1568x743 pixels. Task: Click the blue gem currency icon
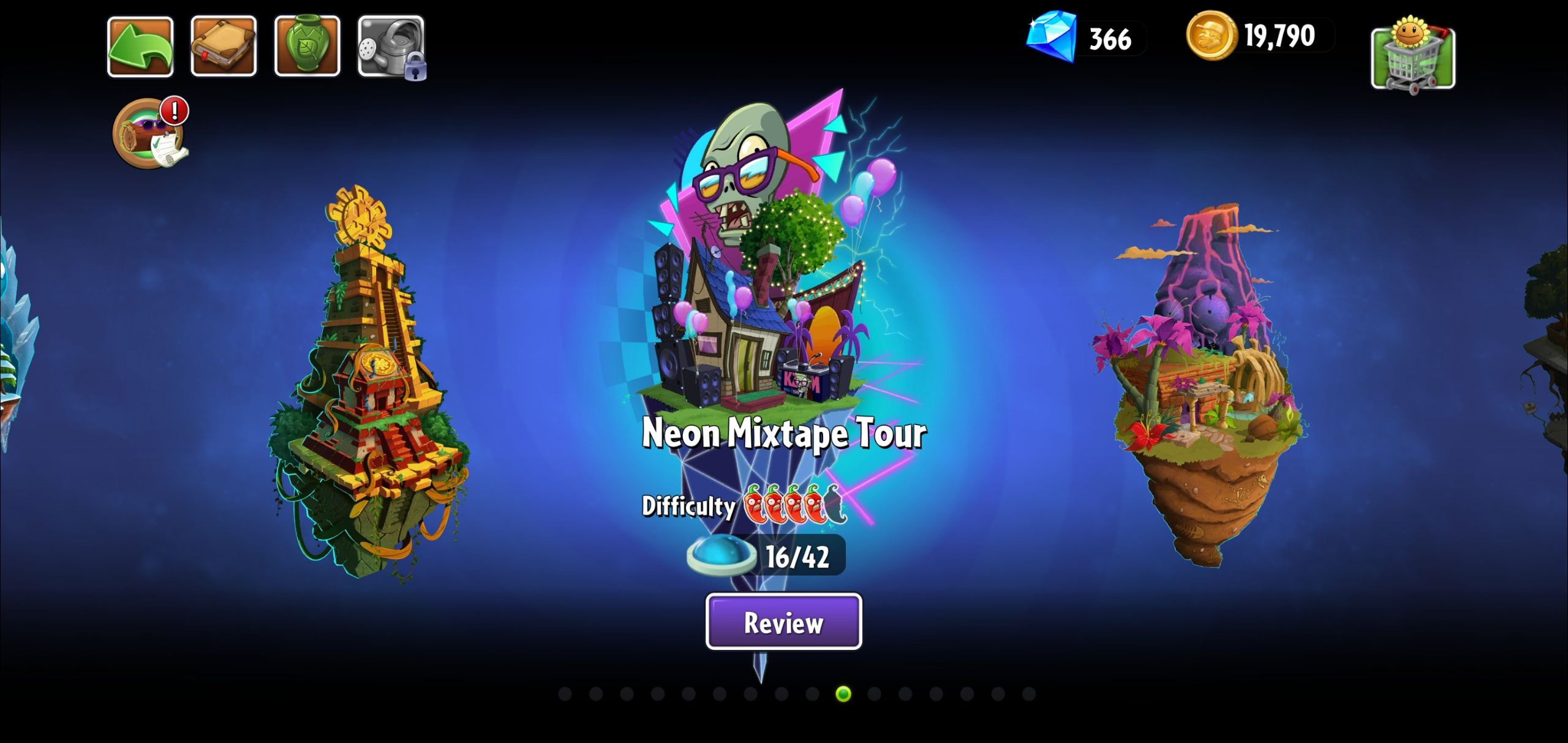coord(1051,37)
